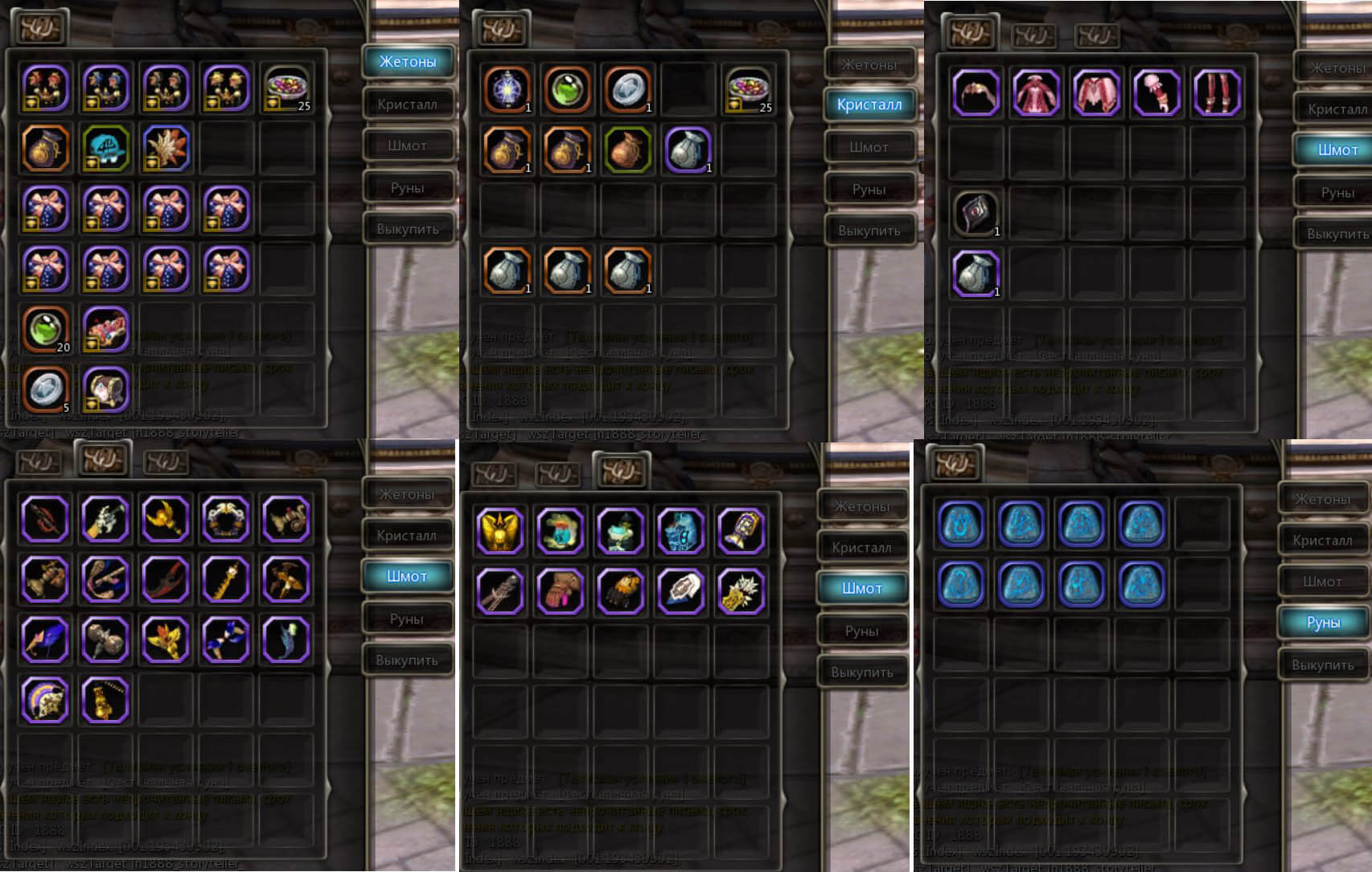Select the silver coin stack of 5

click(46, 389)
